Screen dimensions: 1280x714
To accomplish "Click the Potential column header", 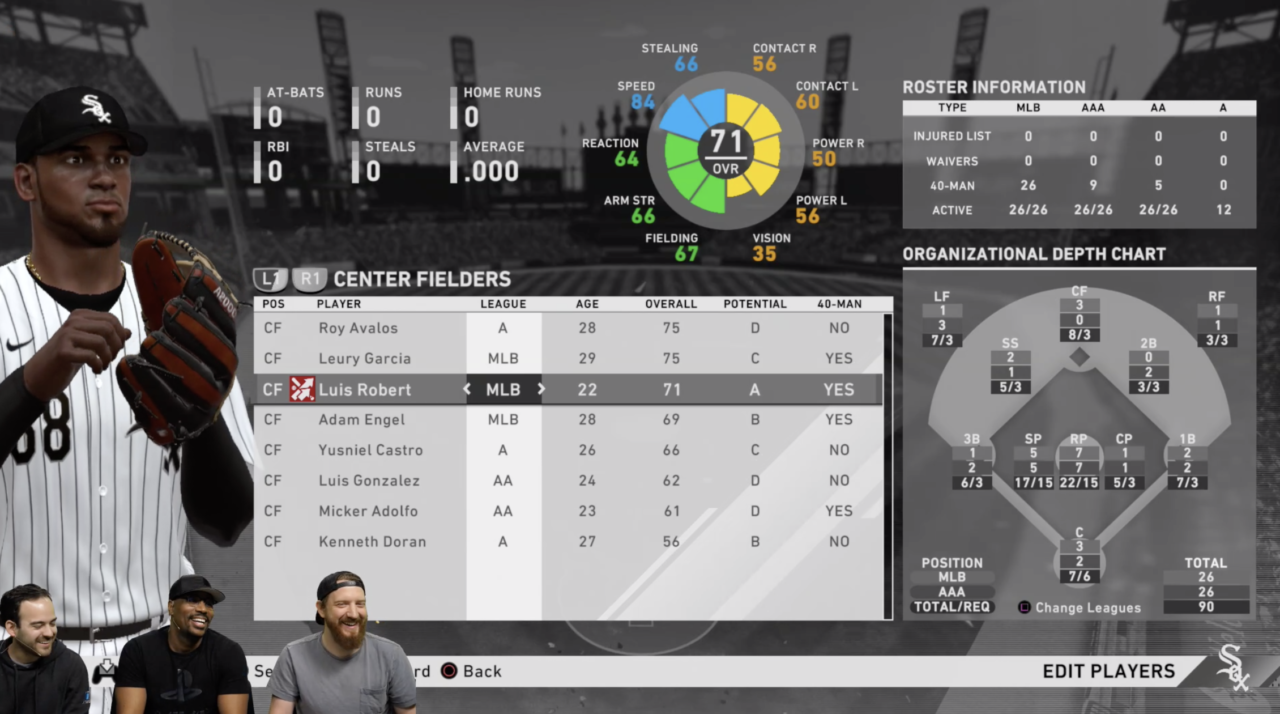I will pyautogui.click(x=755, y=304).
